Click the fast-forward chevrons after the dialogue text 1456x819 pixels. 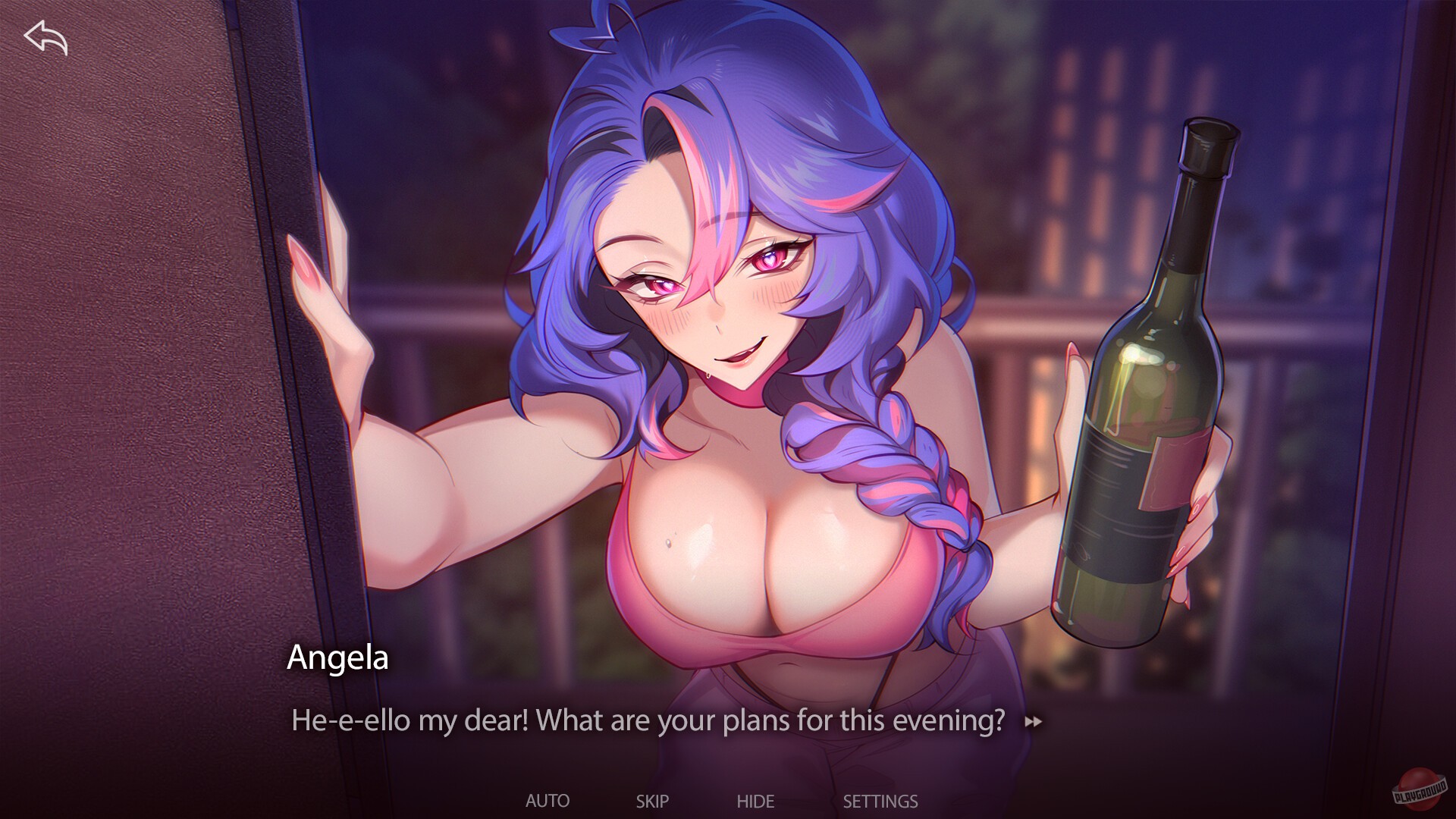[x=1034, y=721]
